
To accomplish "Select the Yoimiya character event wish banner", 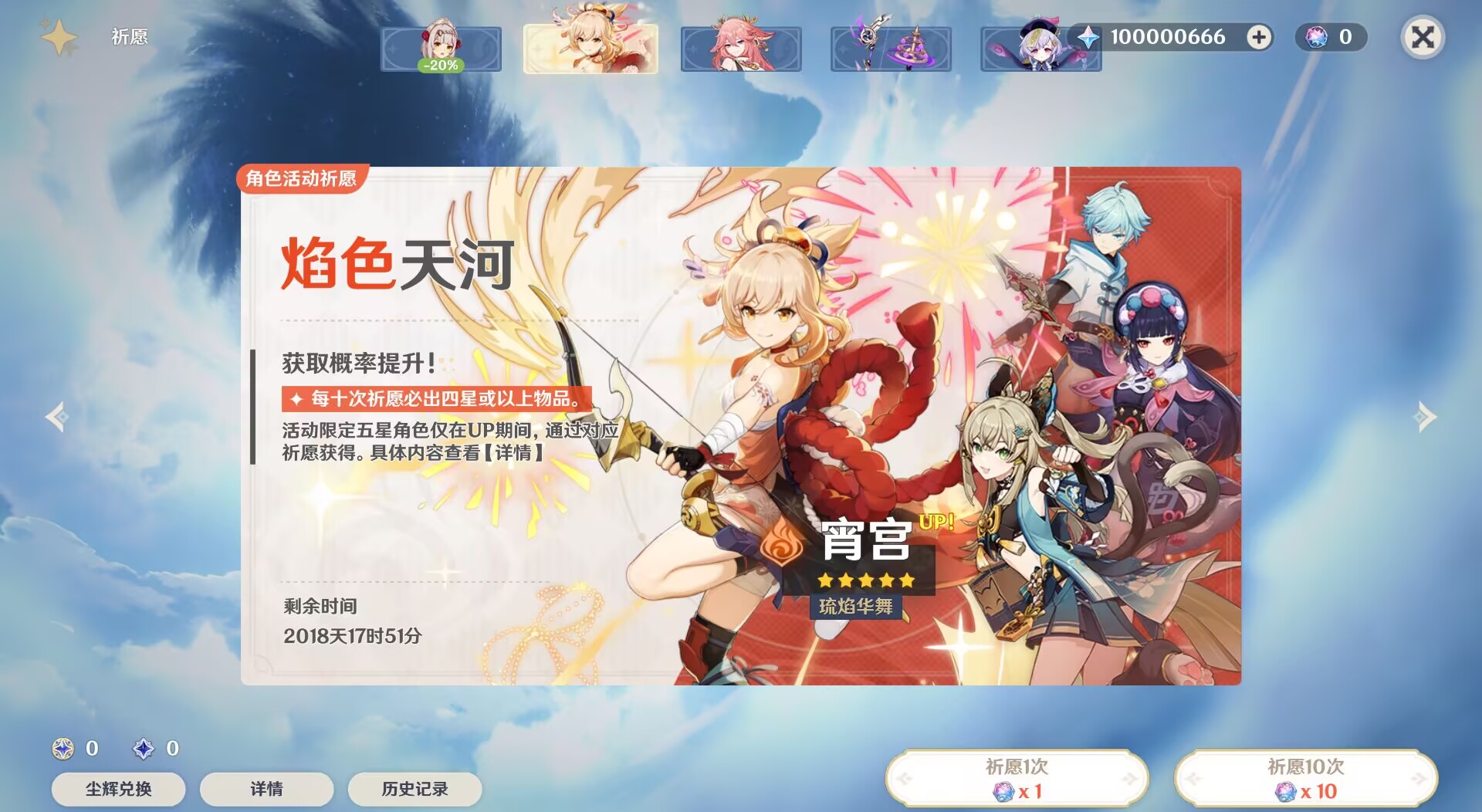I will pyautogui.click(x=591, y=48).
